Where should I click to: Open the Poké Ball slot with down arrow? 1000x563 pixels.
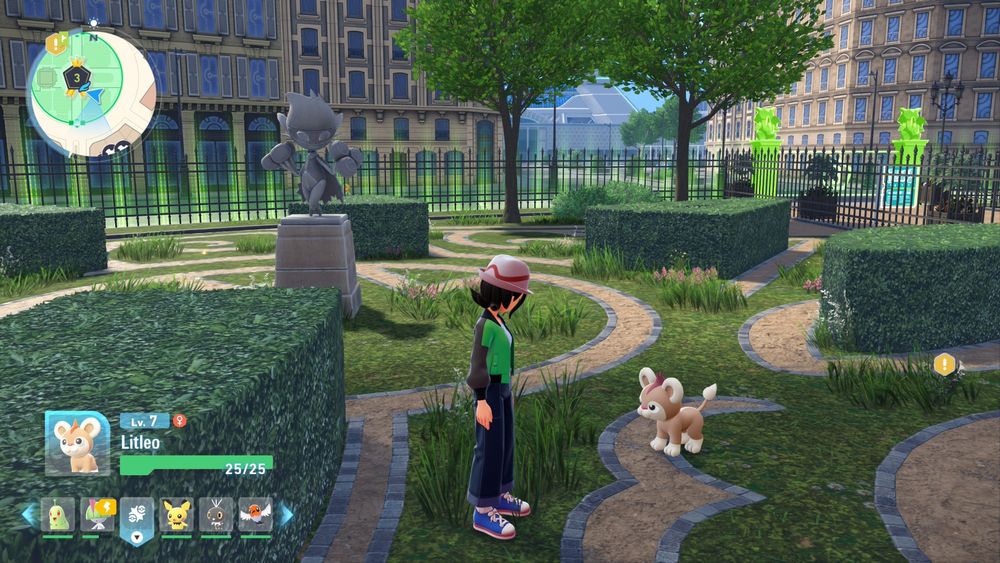[x=137, y=518]
